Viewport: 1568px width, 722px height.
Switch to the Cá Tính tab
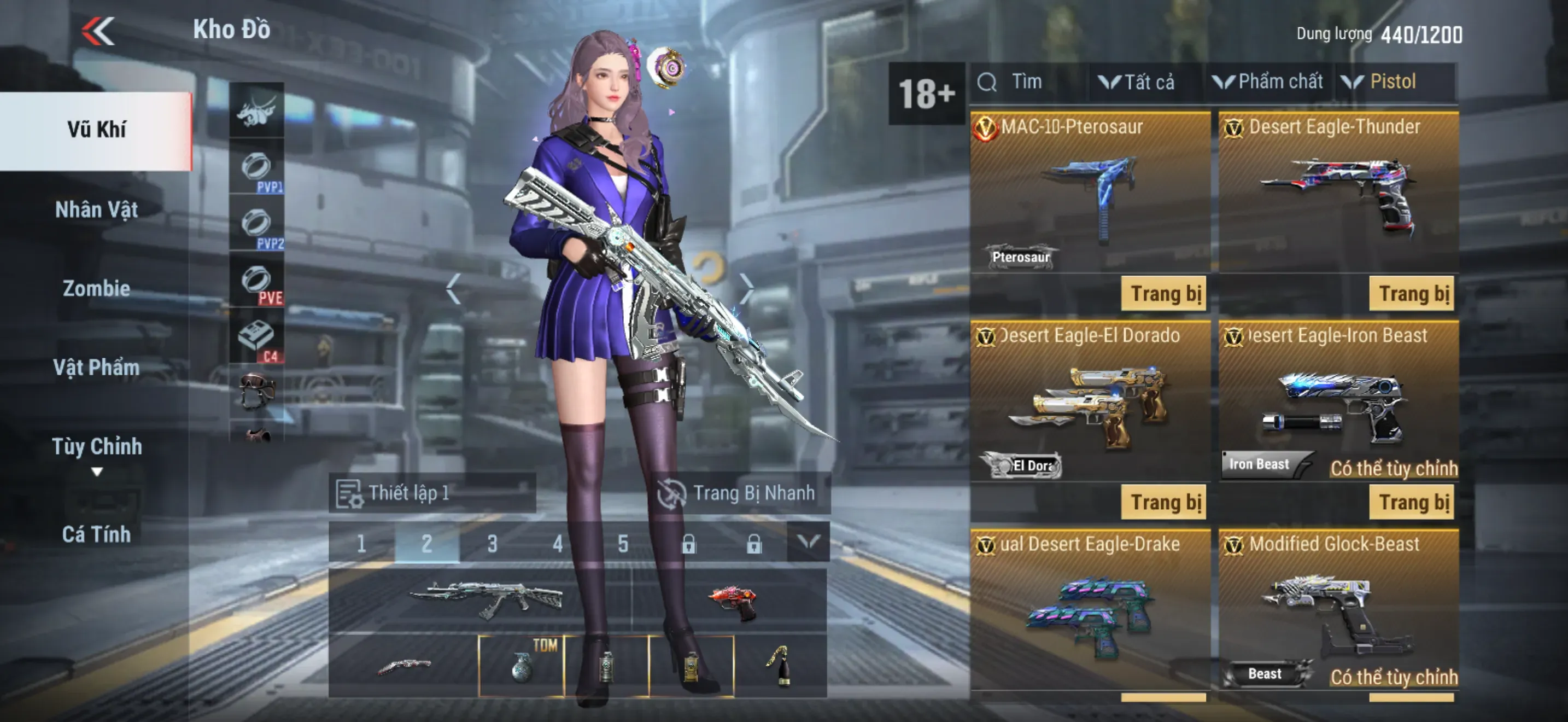point(96,534)
